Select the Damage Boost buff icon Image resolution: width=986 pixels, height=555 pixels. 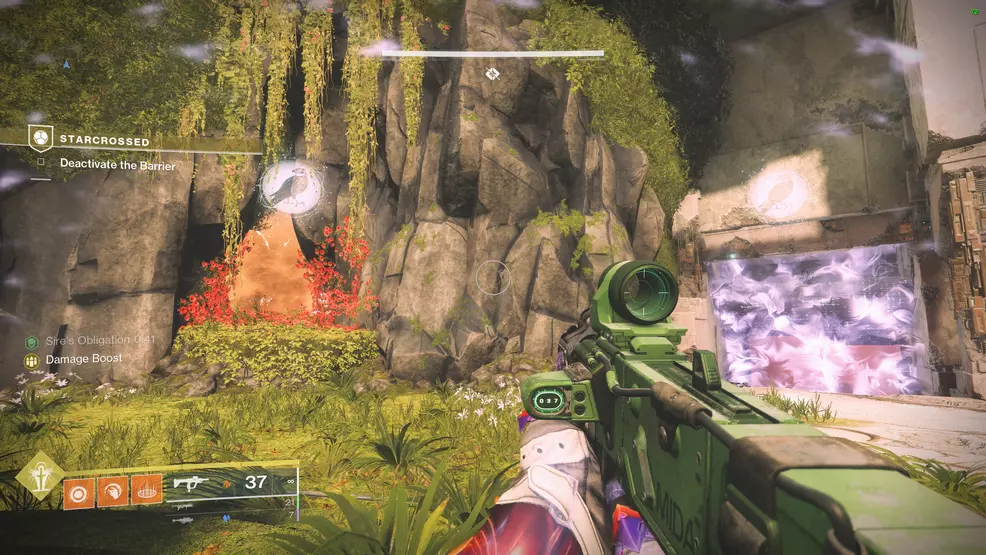(x=32, y=358)
